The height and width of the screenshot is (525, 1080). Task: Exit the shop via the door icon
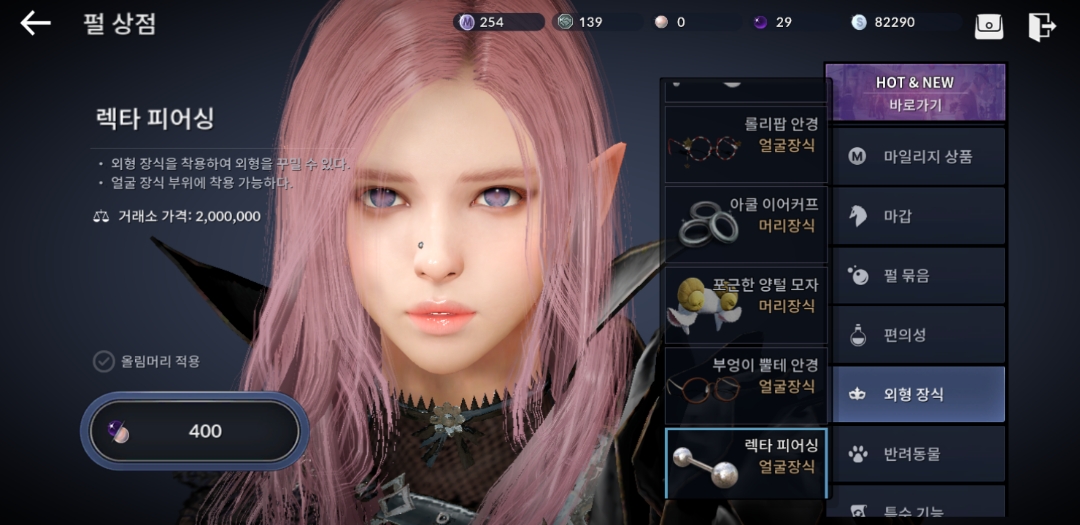tap(1042, 26)
